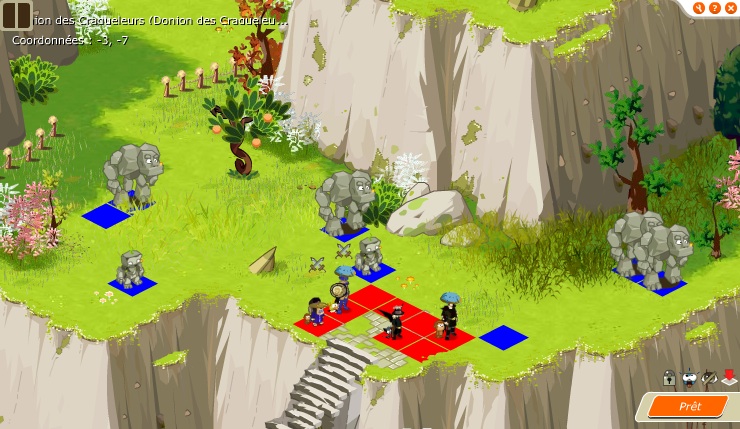
Task: Open the wrench options menu
Action: 699,8
